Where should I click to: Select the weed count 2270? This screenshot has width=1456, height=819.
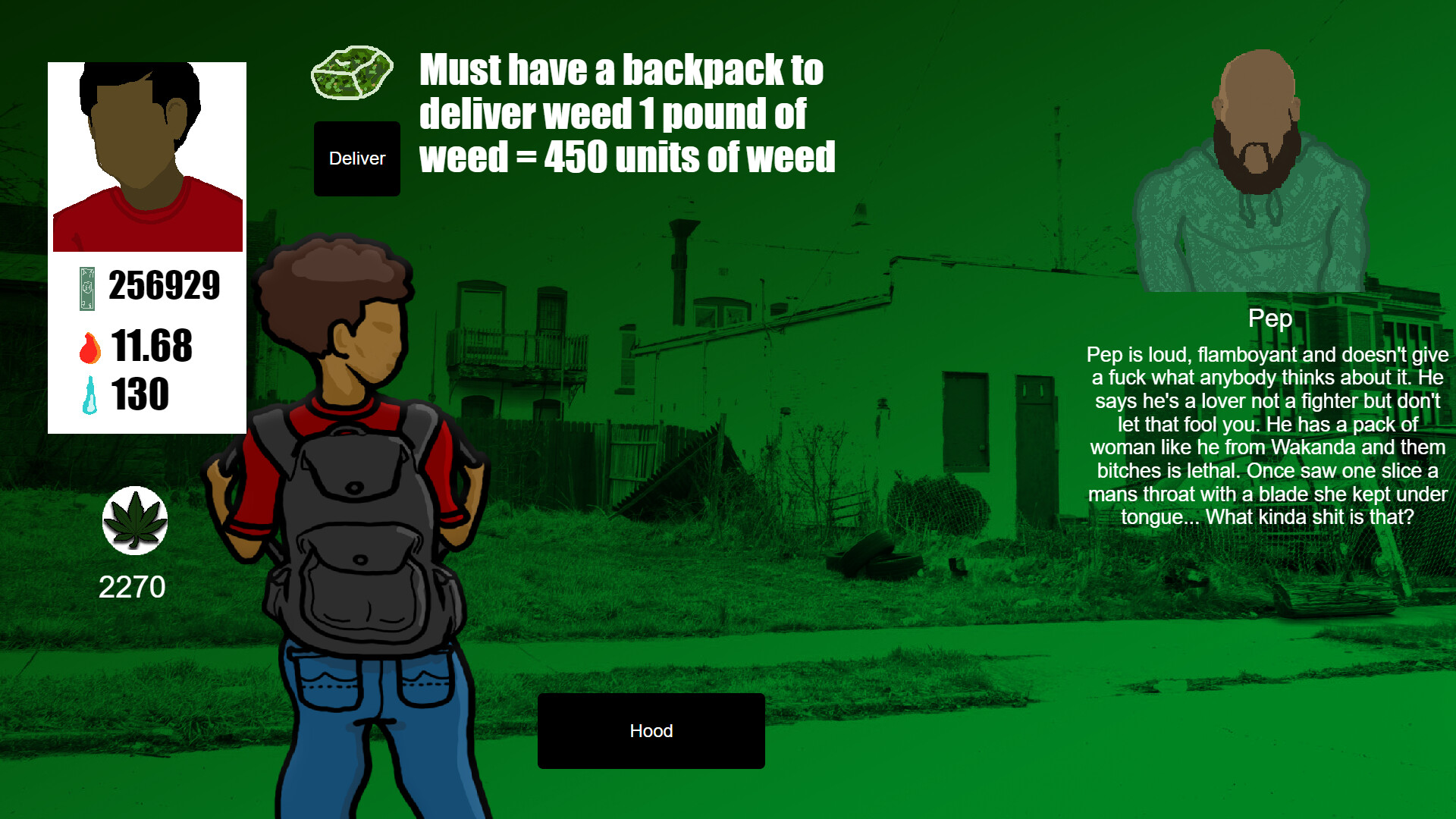133,585
